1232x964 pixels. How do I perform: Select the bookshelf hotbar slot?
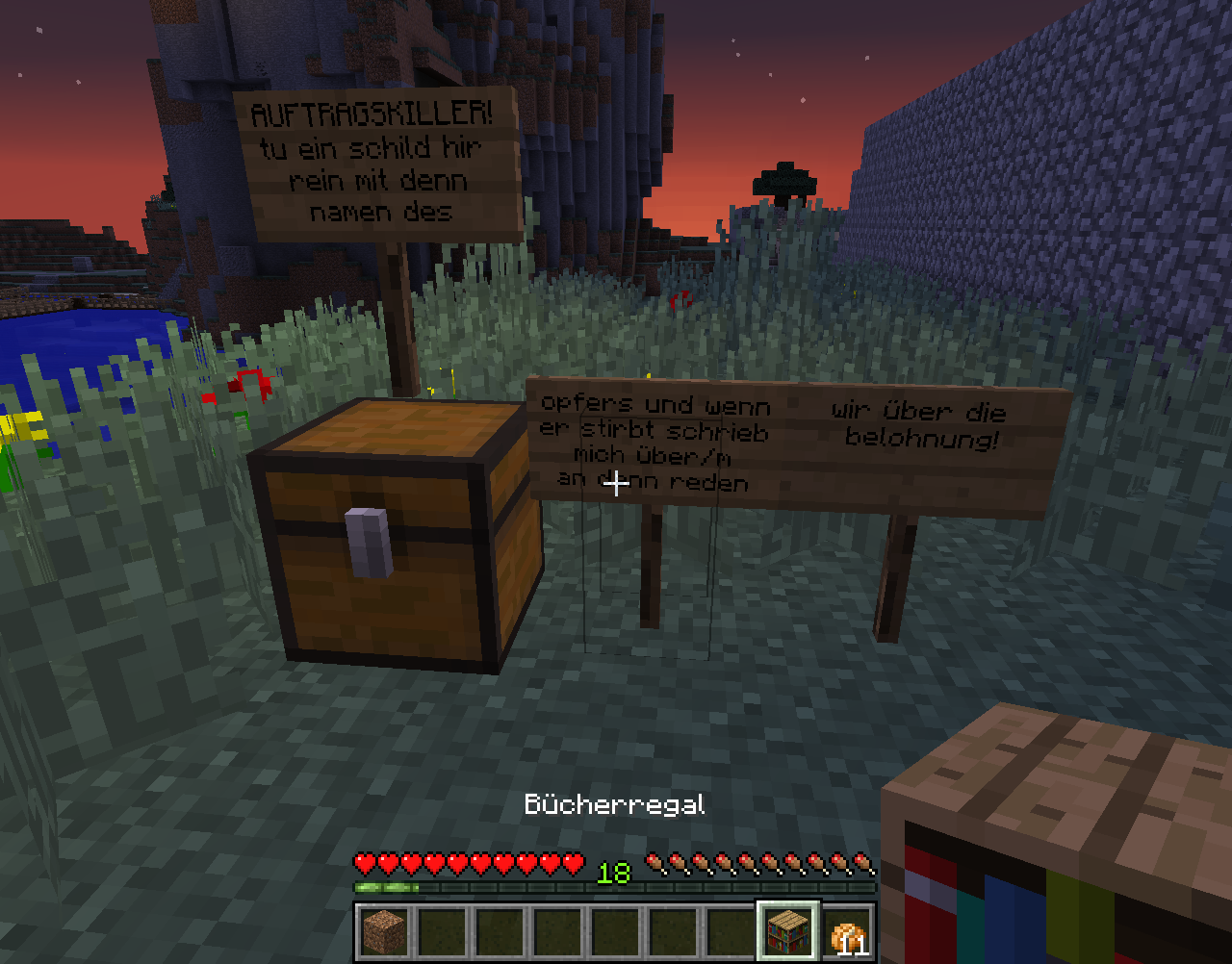click(x=788, y=931)
